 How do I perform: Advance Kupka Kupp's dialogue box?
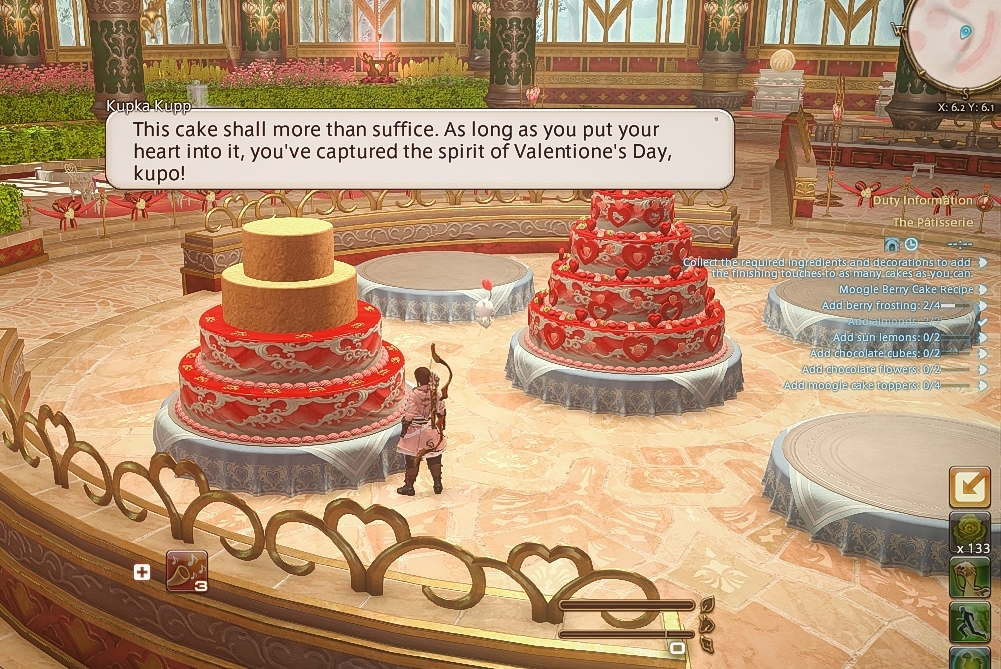point(419,149)
